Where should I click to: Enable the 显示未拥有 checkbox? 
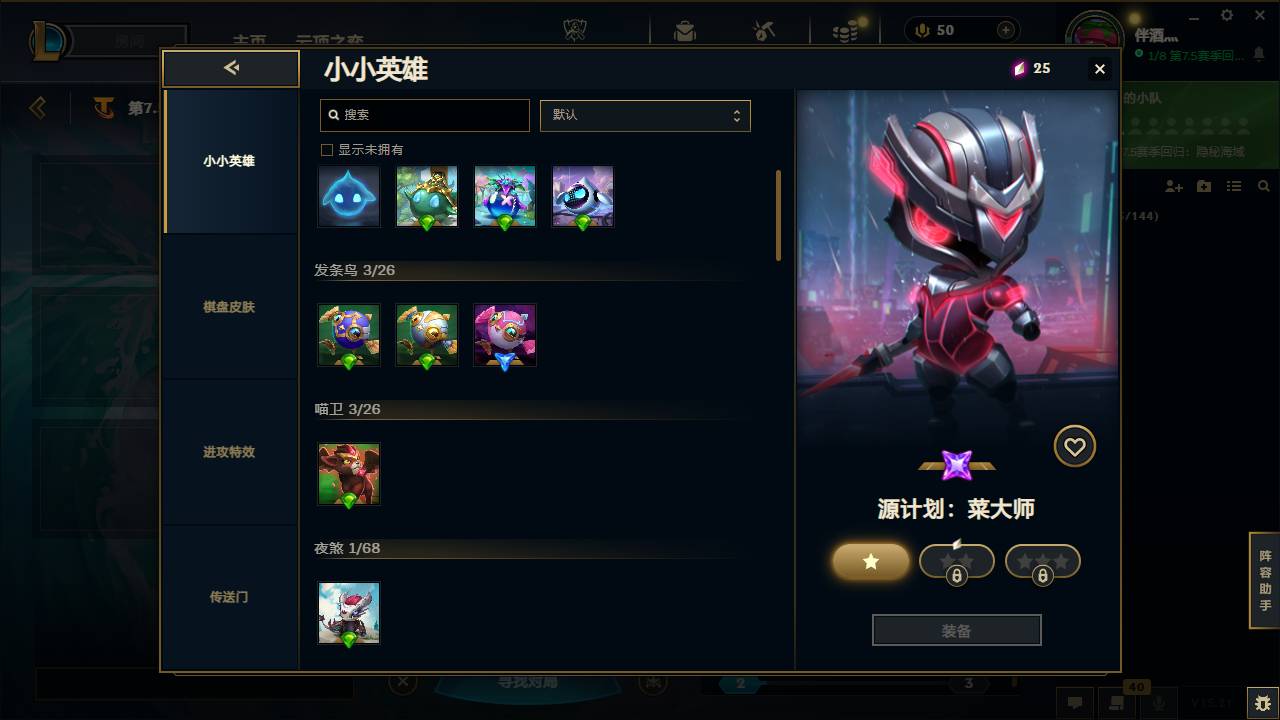(x=326, y=149)
